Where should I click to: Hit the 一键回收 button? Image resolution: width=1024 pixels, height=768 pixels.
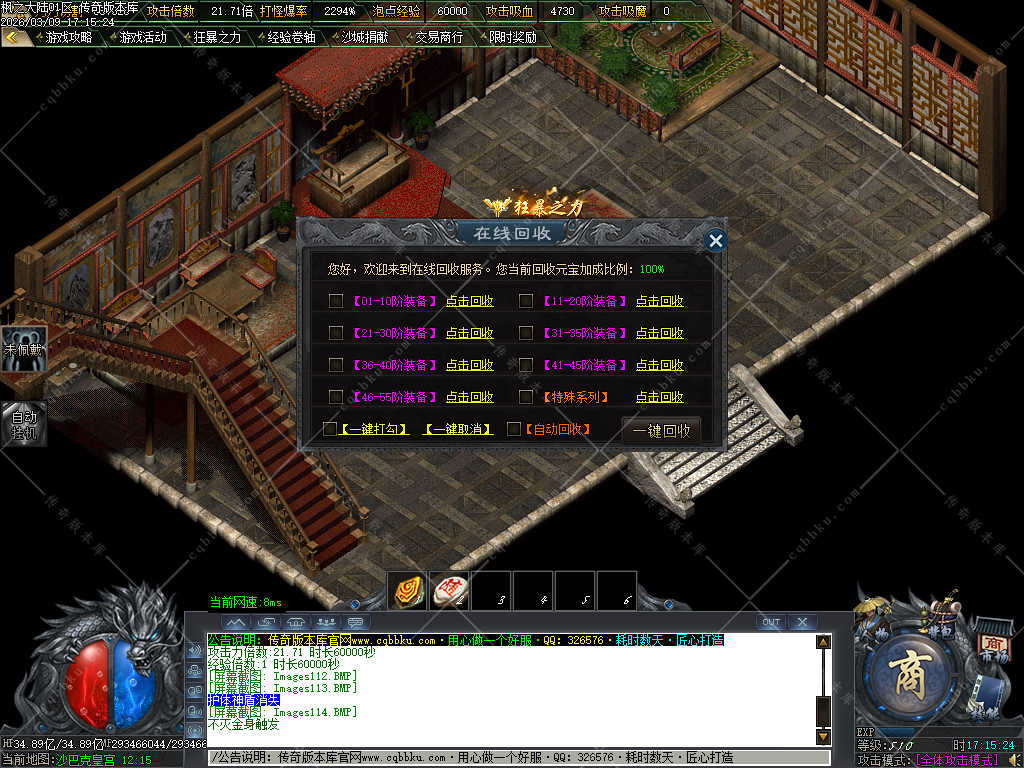tap(661, 431)
